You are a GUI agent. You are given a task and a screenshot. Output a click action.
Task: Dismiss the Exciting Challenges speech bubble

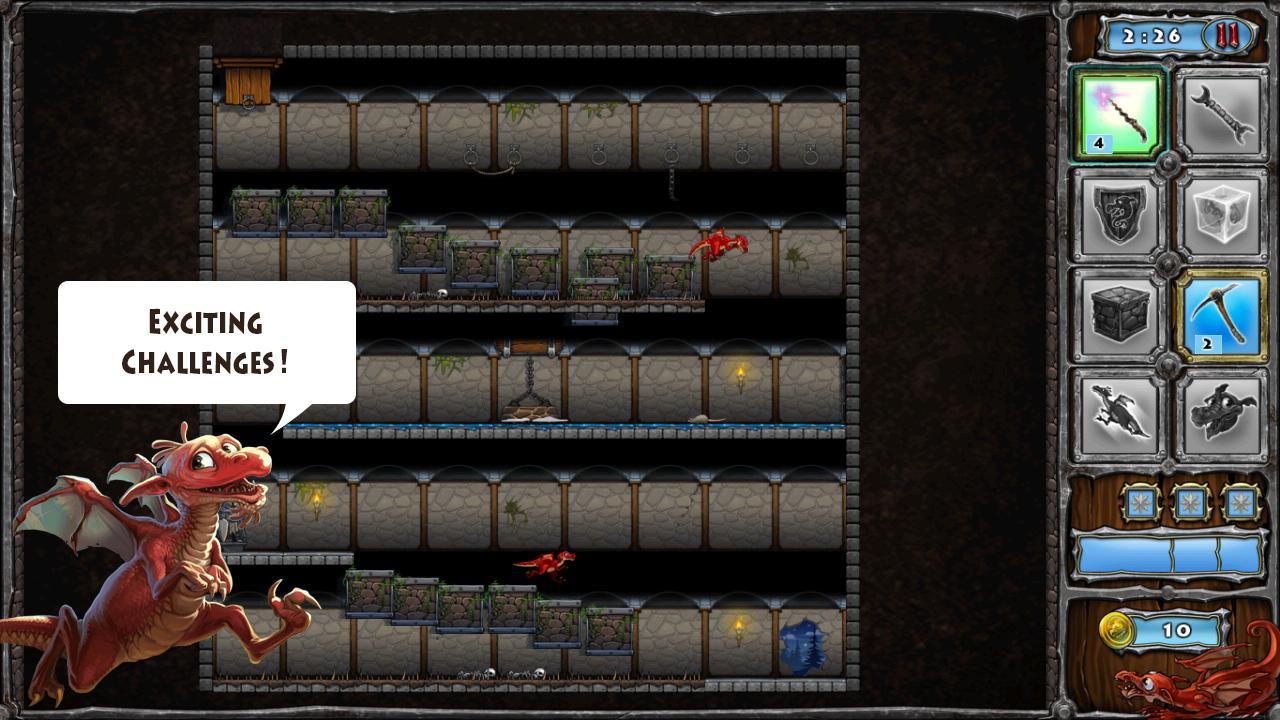pyautogui.click(x=205, y=343)
